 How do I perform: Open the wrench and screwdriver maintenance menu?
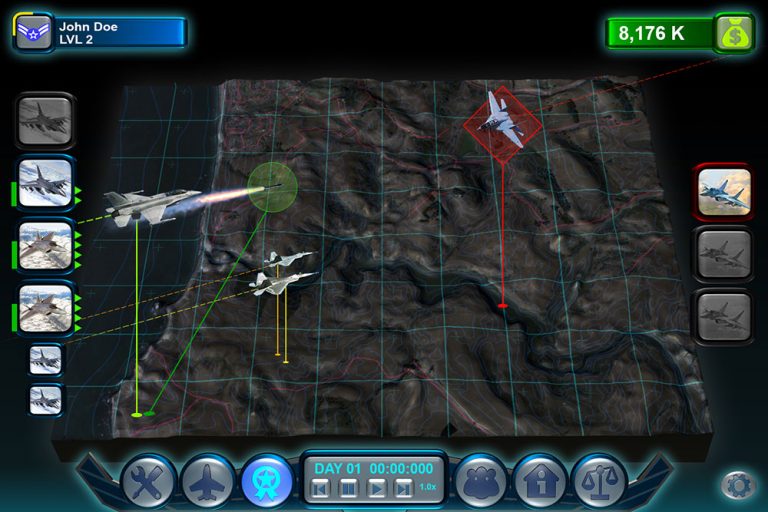pos(149,482)
